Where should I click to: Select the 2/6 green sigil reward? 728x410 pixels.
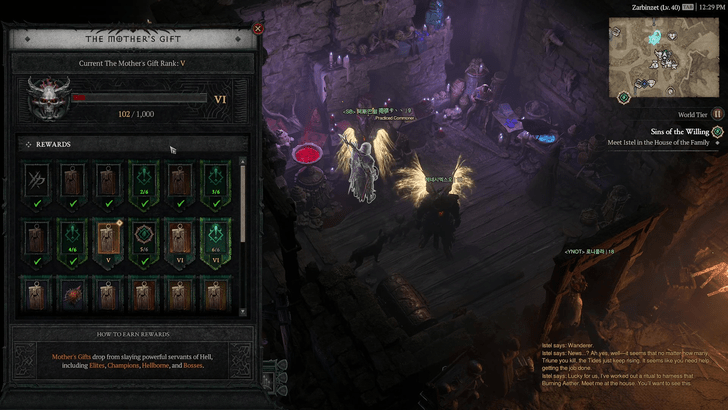pos(142,181)
